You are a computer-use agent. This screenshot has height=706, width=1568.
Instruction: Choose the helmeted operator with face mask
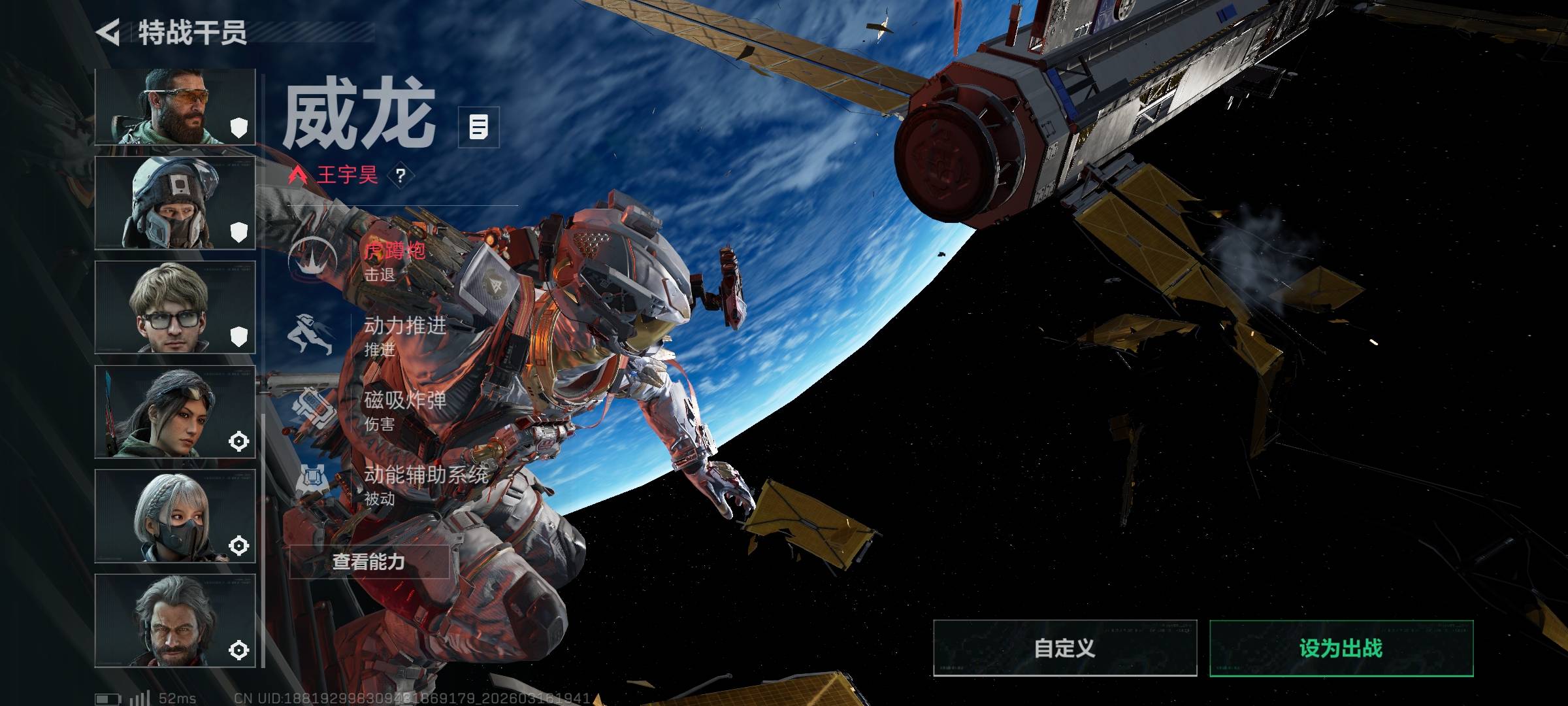[175, 203]
